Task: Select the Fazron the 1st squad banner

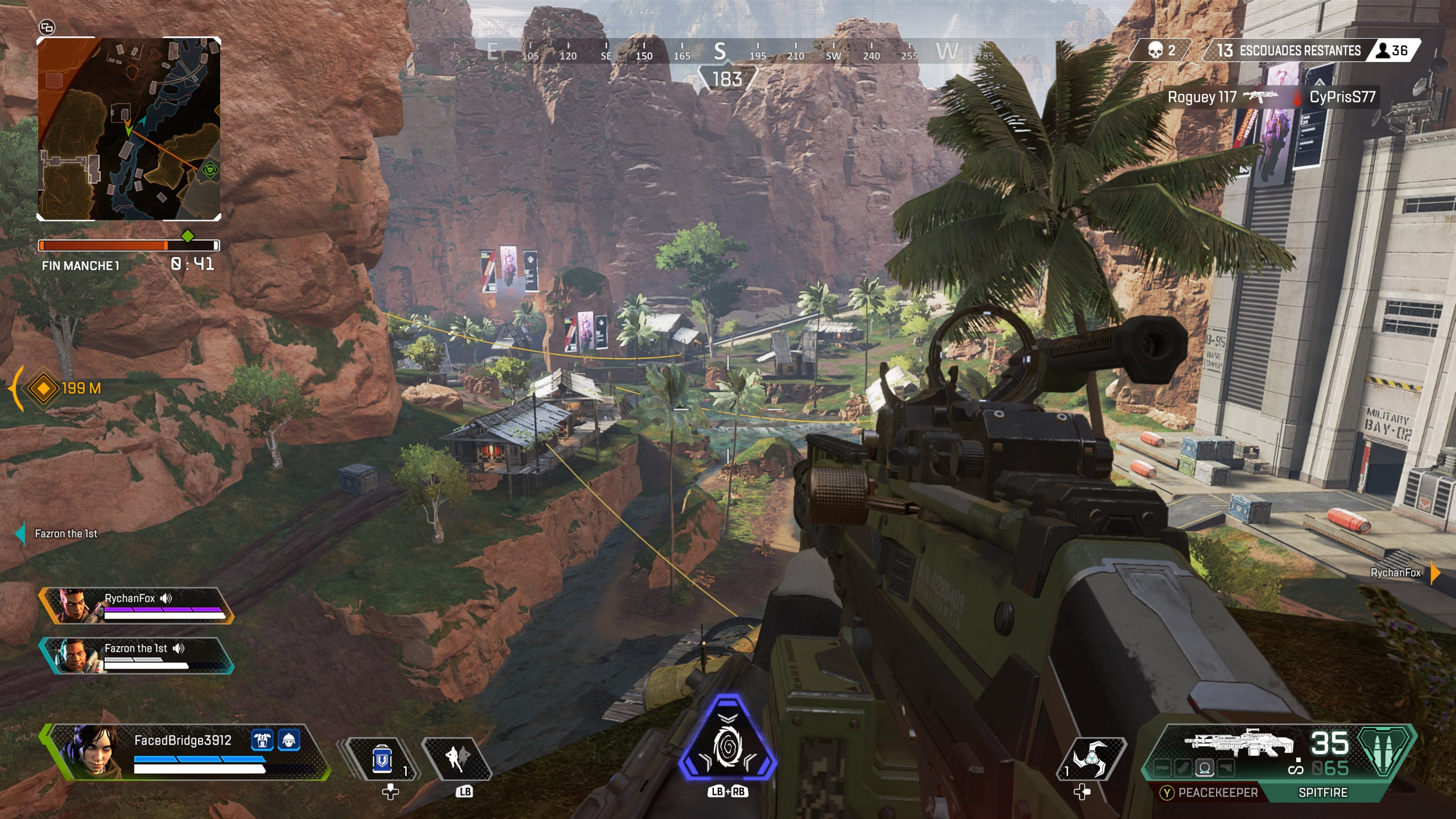Action: point(136,656)
